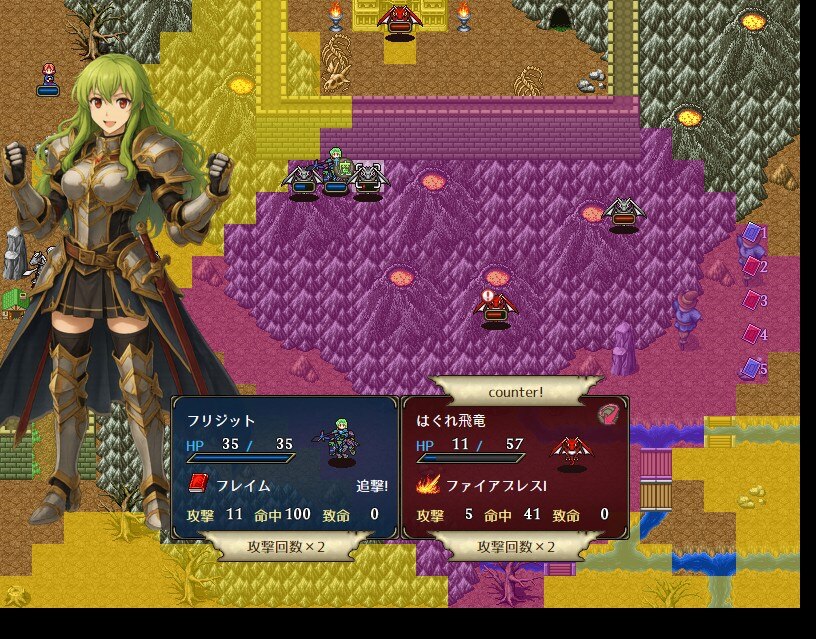
Task: Inspect the round skill icon in enemy panel
Action: pos(609,413)
